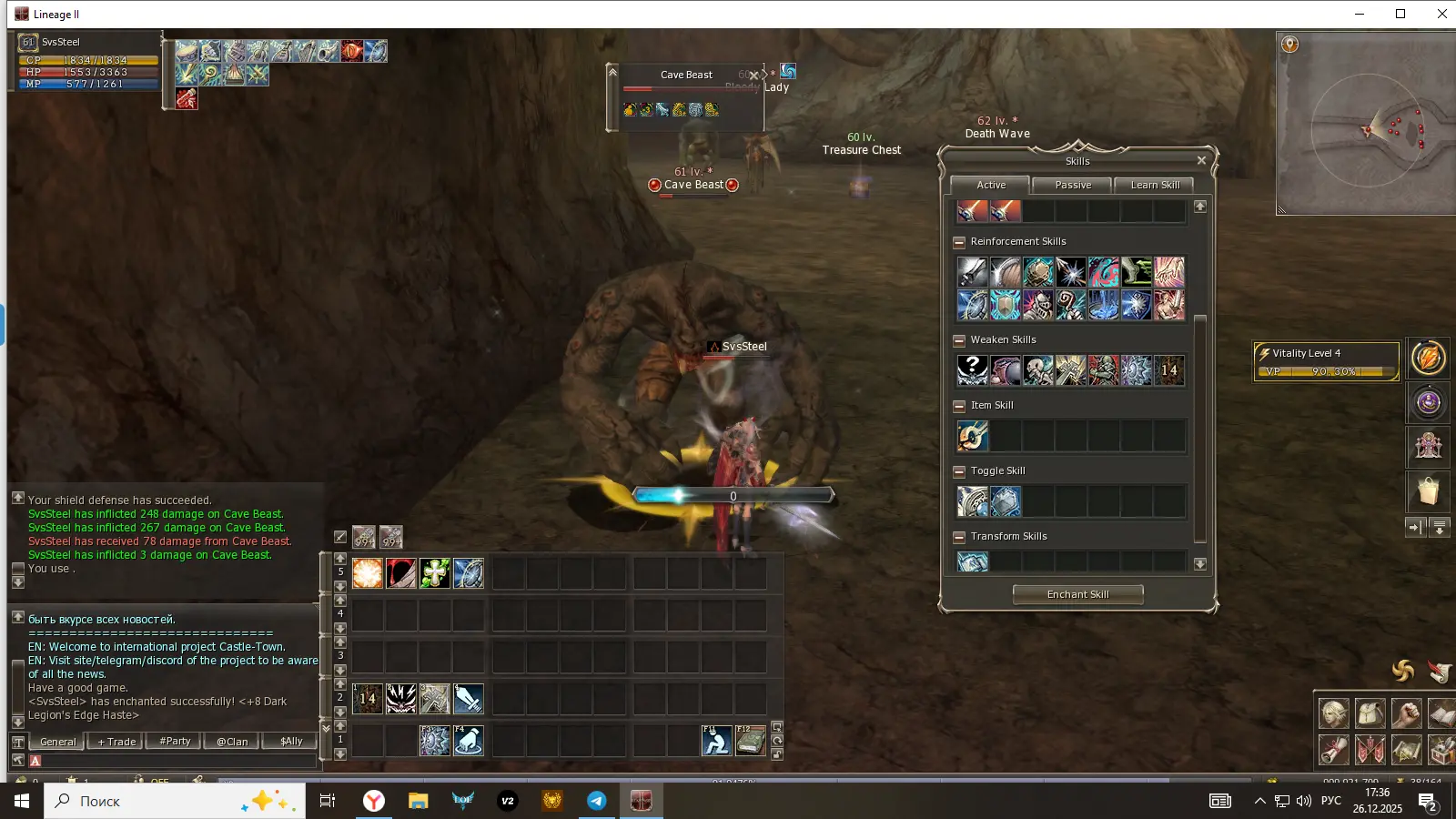Maximize the Lineage II window

[x=1400, y=14]
